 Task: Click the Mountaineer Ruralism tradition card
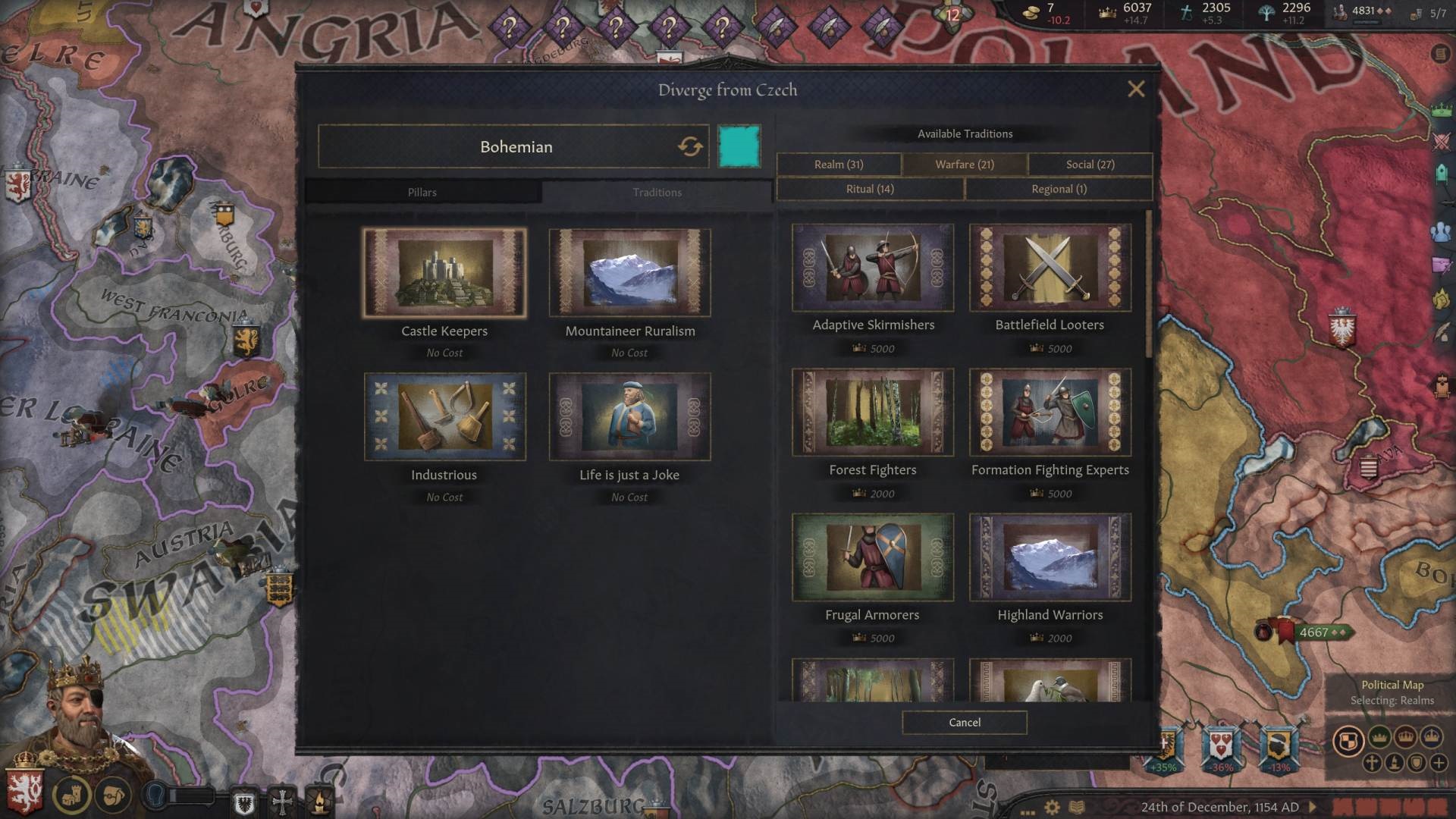click(629, 273)
